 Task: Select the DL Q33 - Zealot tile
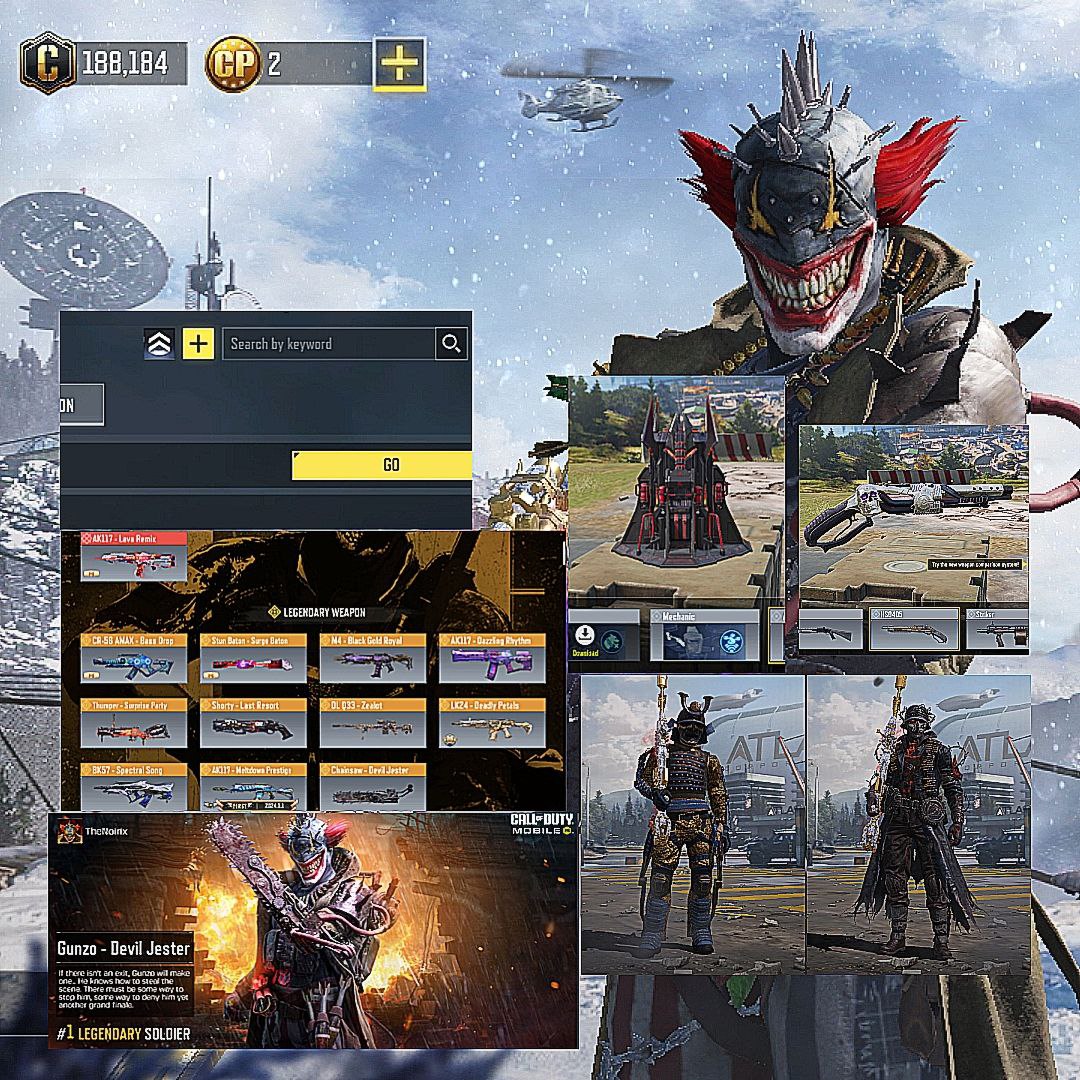373,722
